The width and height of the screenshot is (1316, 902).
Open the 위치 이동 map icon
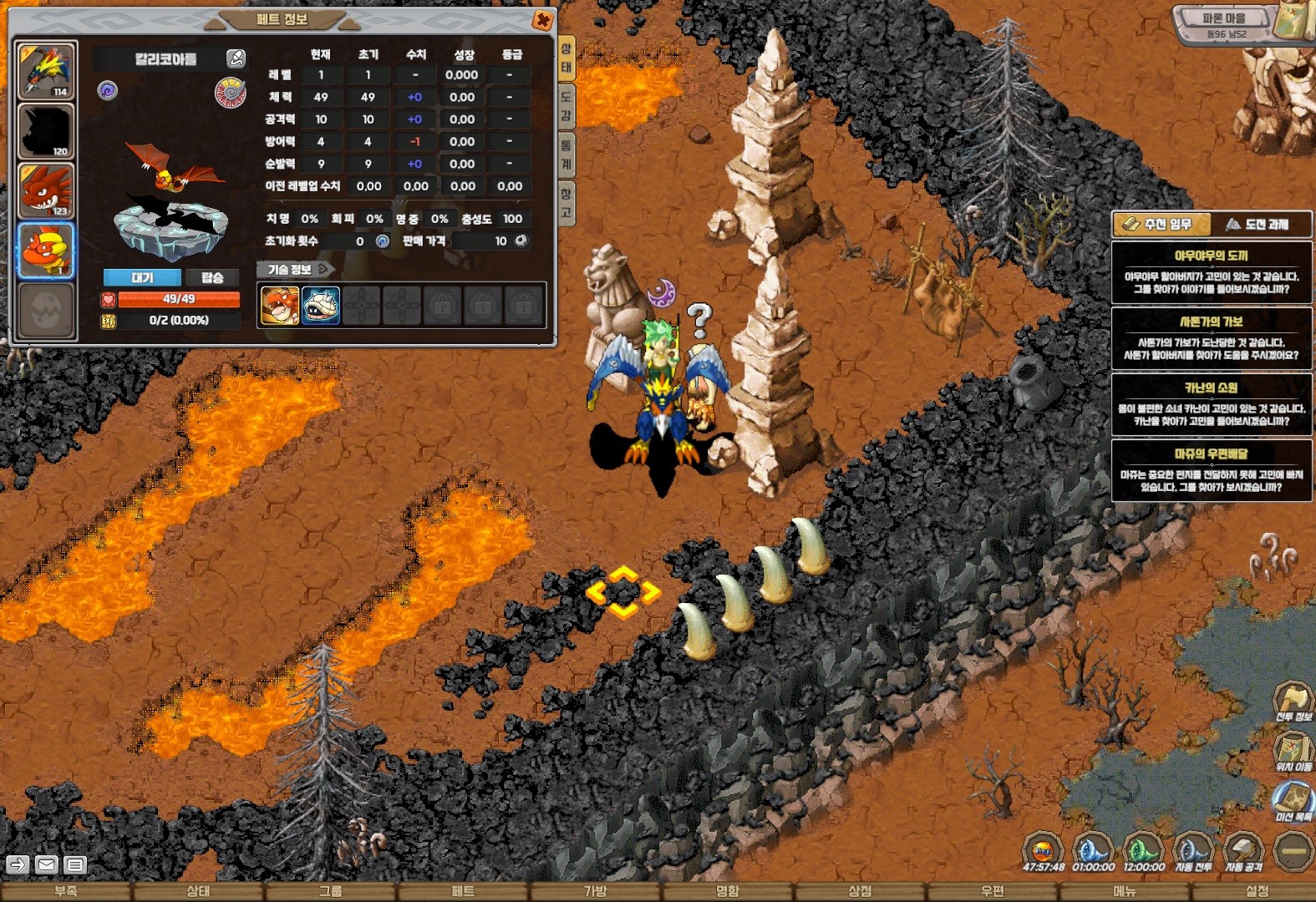click(1293, 749)
